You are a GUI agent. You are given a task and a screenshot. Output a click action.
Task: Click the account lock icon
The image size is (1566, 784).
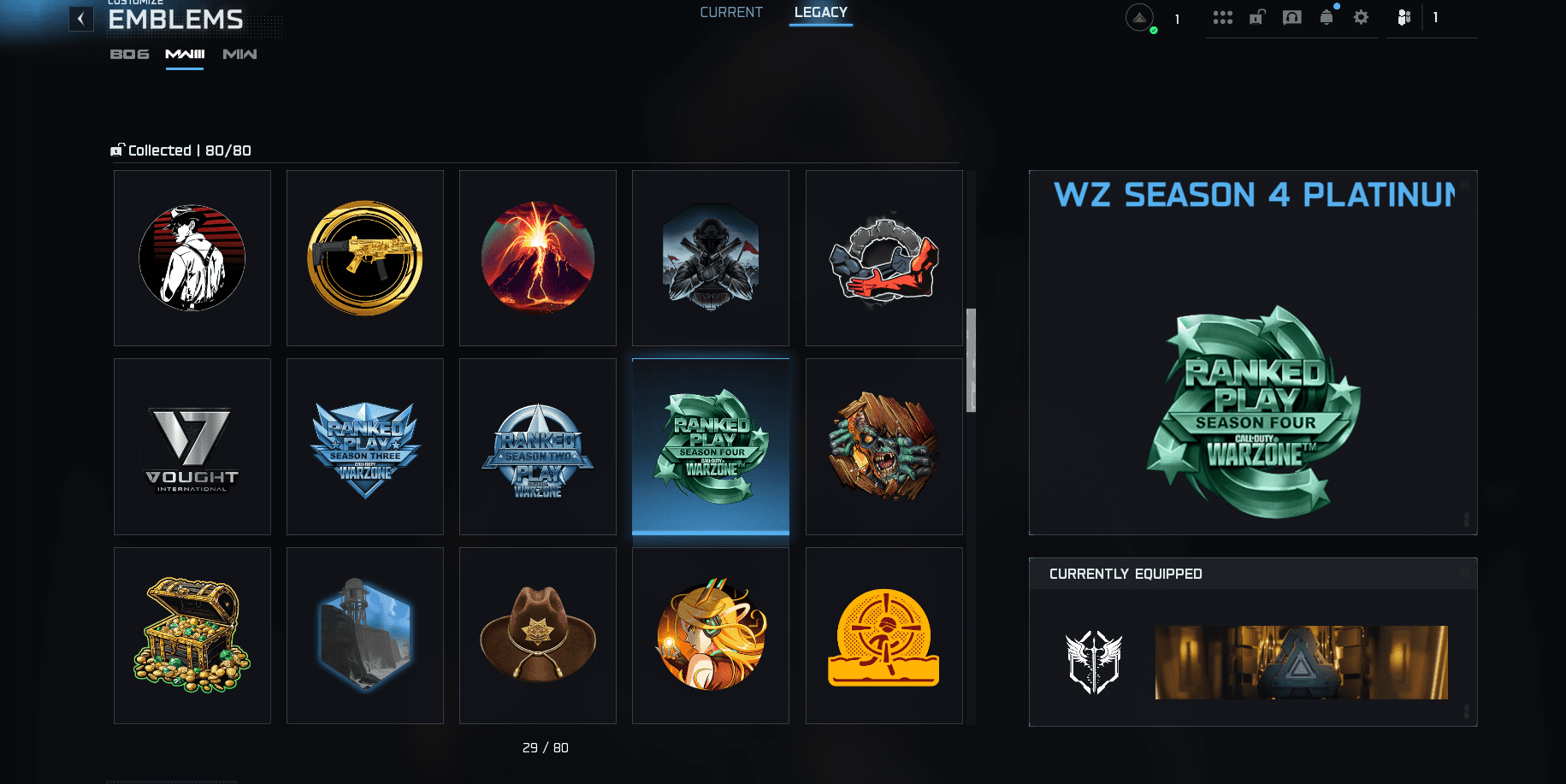tap(1256, 17)
